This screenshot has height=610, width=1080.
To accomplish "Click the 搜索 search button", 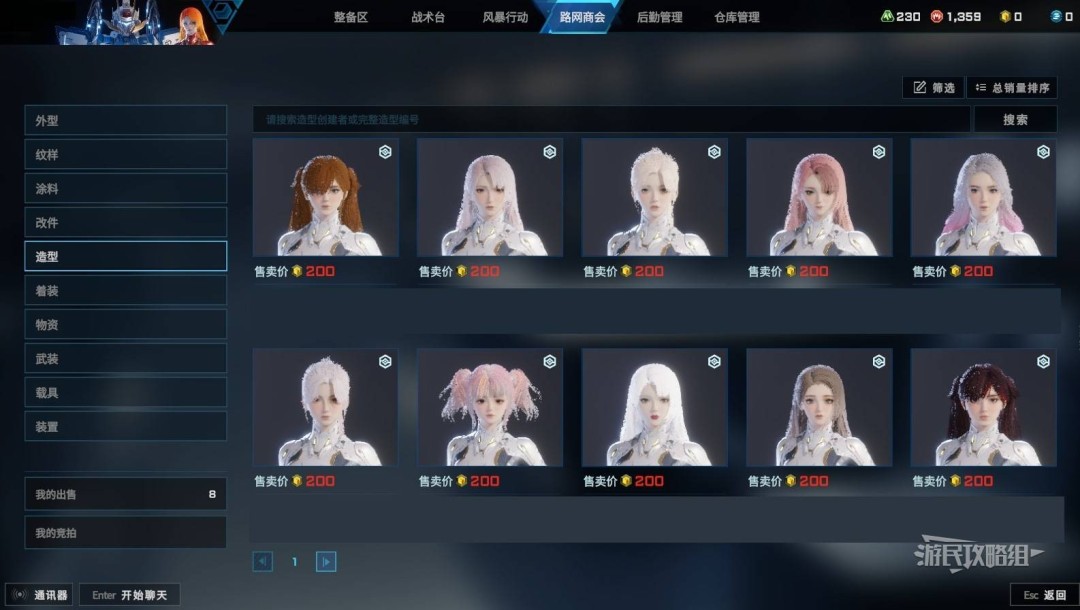I will click(1015, 120).
